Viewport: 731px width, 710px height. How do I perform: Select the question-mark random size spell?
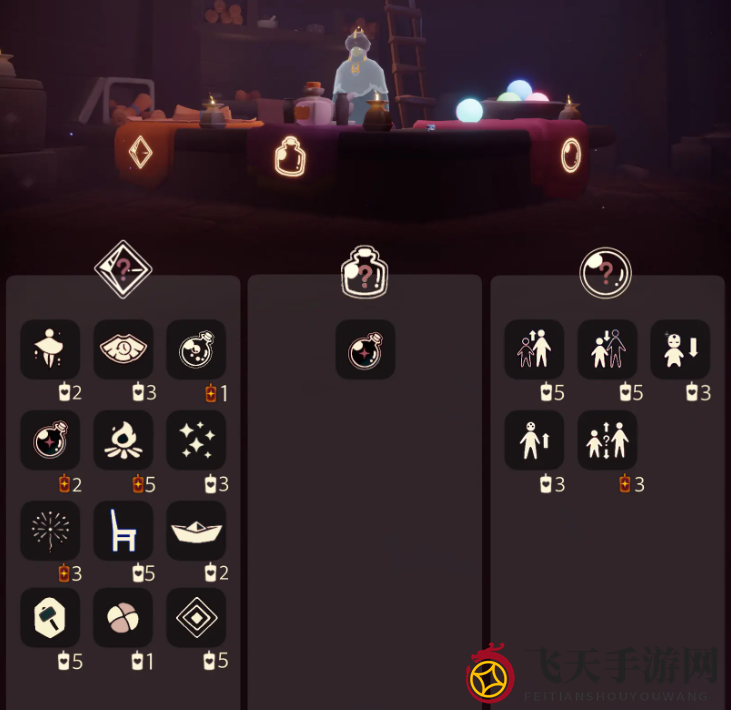(x=607, y=439)
